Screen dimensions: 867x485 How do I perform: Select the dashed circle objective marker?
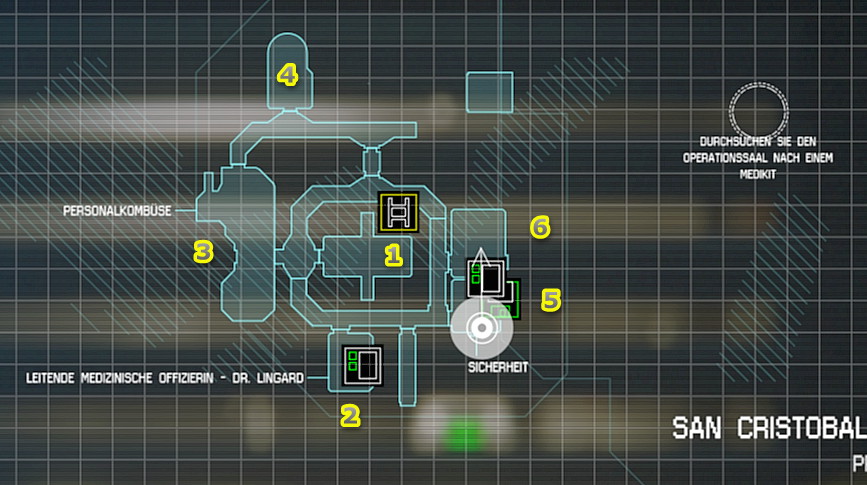pyautogui.click(x=759, y=109)
